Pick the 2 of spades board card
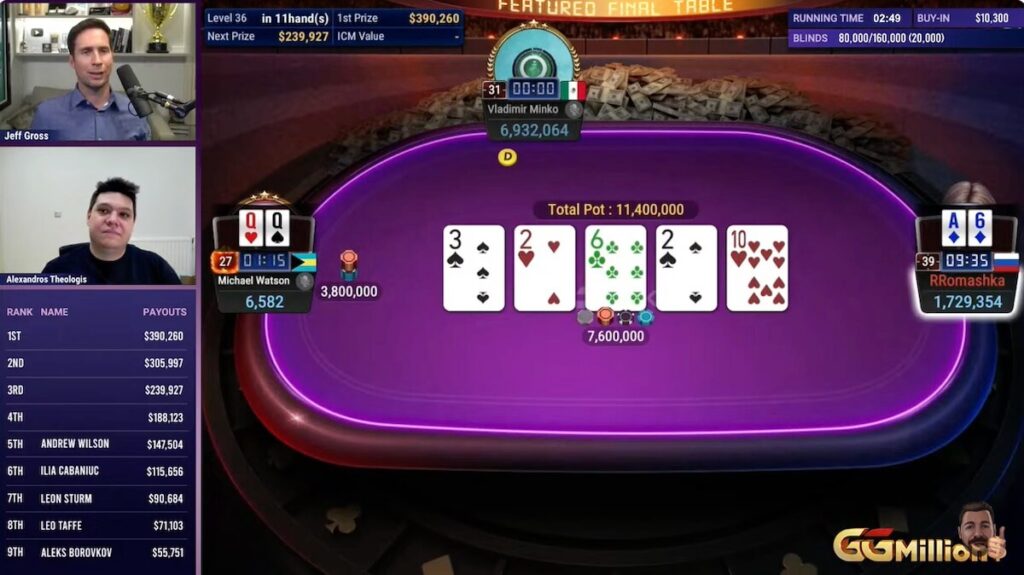1024x575 pixels. coord(686,268)
